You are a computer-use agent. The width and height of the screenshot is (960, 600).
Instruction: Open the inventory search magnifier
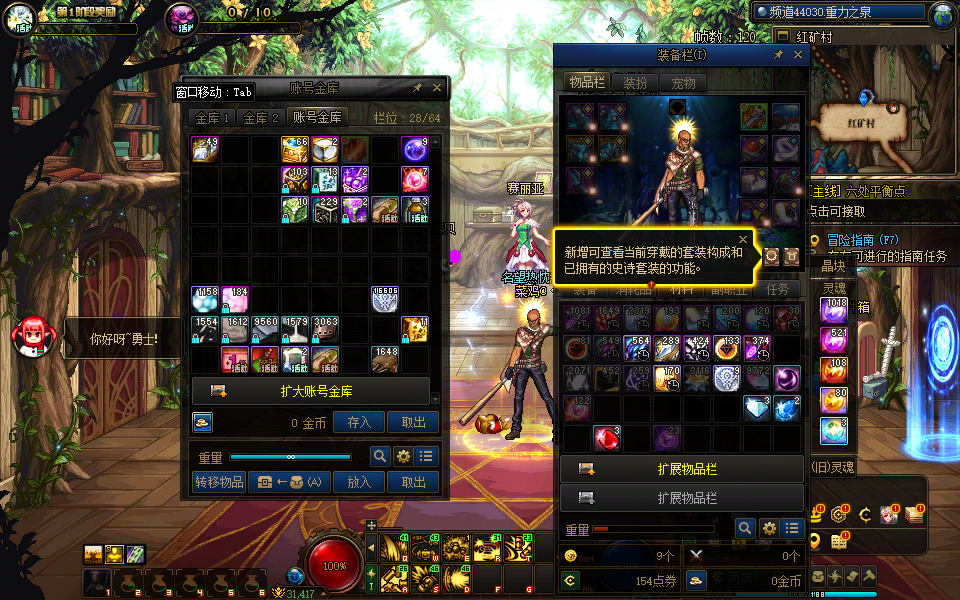(x=745, y=528)
